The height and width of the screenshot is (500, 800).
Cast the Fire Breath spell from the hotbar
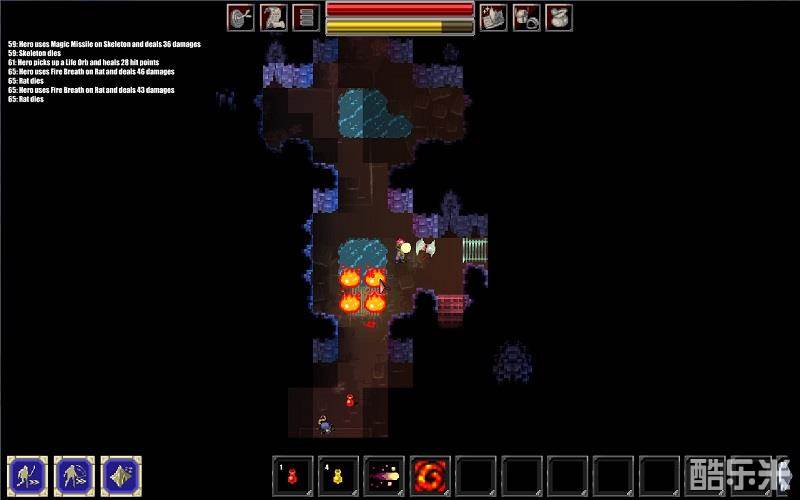(430, 474)
